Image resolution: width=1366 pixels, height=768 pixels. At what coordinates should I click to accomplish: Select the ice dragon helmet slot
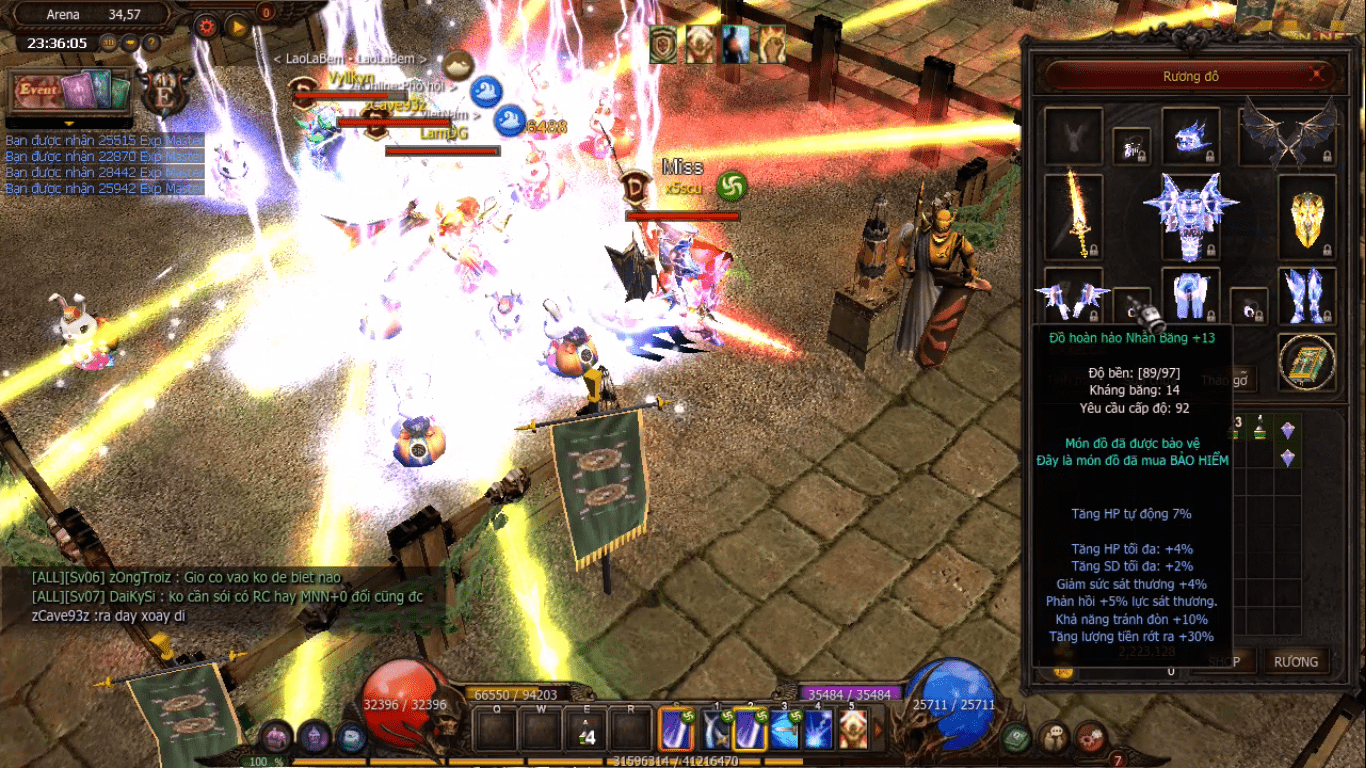coord(1191,136)
